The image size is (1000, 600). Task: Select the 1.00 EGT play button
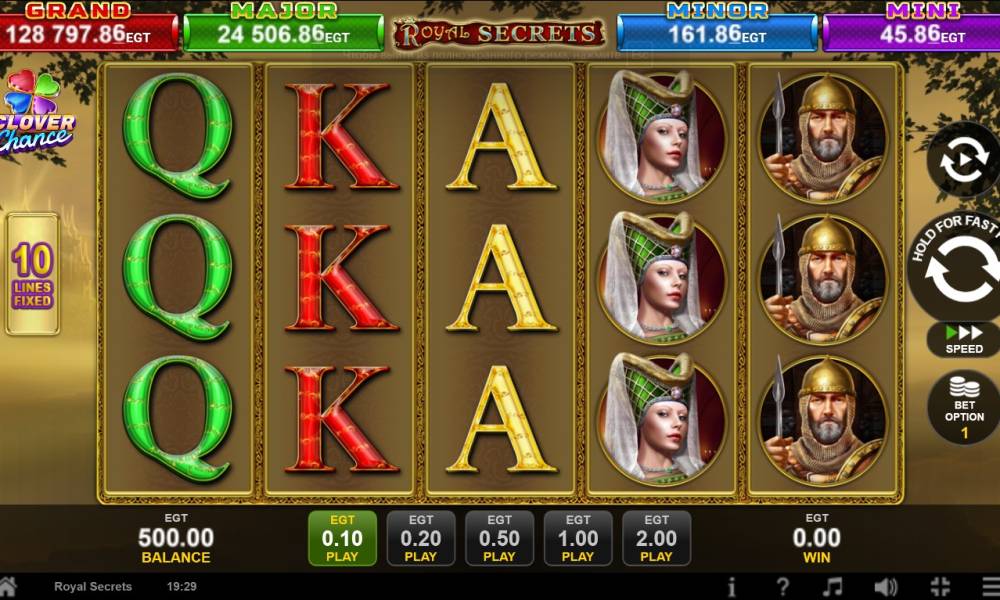[578, 538]
